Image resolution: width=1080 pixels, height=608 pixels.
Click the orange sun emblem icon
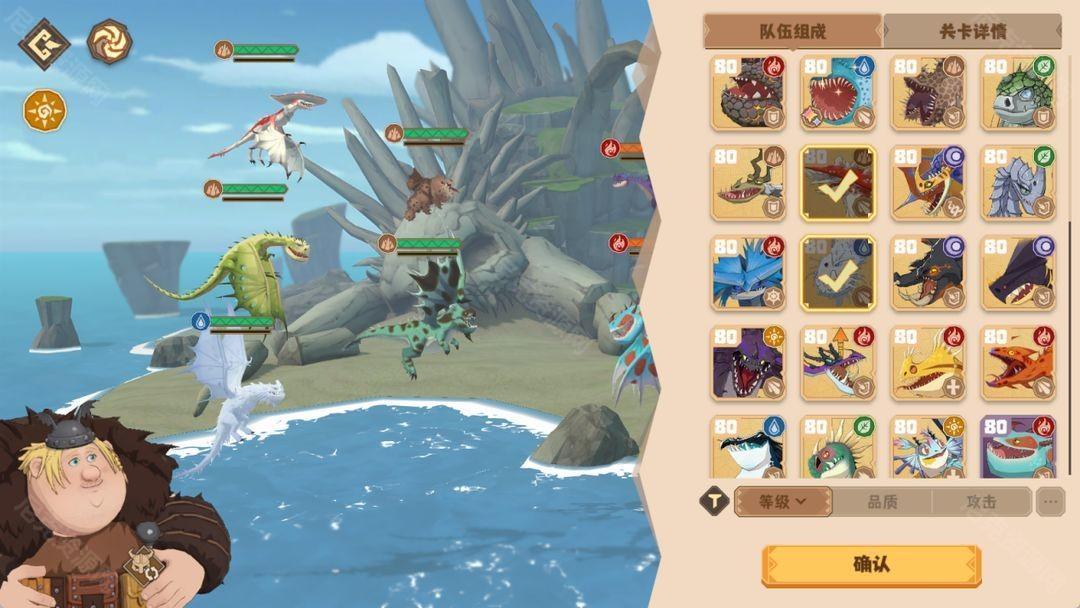pos(45,109)
